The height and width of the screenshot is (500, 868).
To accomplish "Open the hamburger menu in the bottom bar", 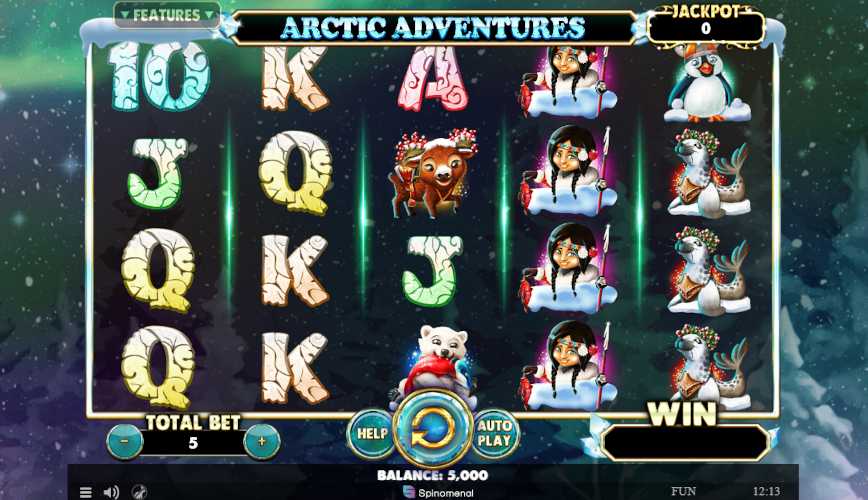I will click(x=86, y=492).
